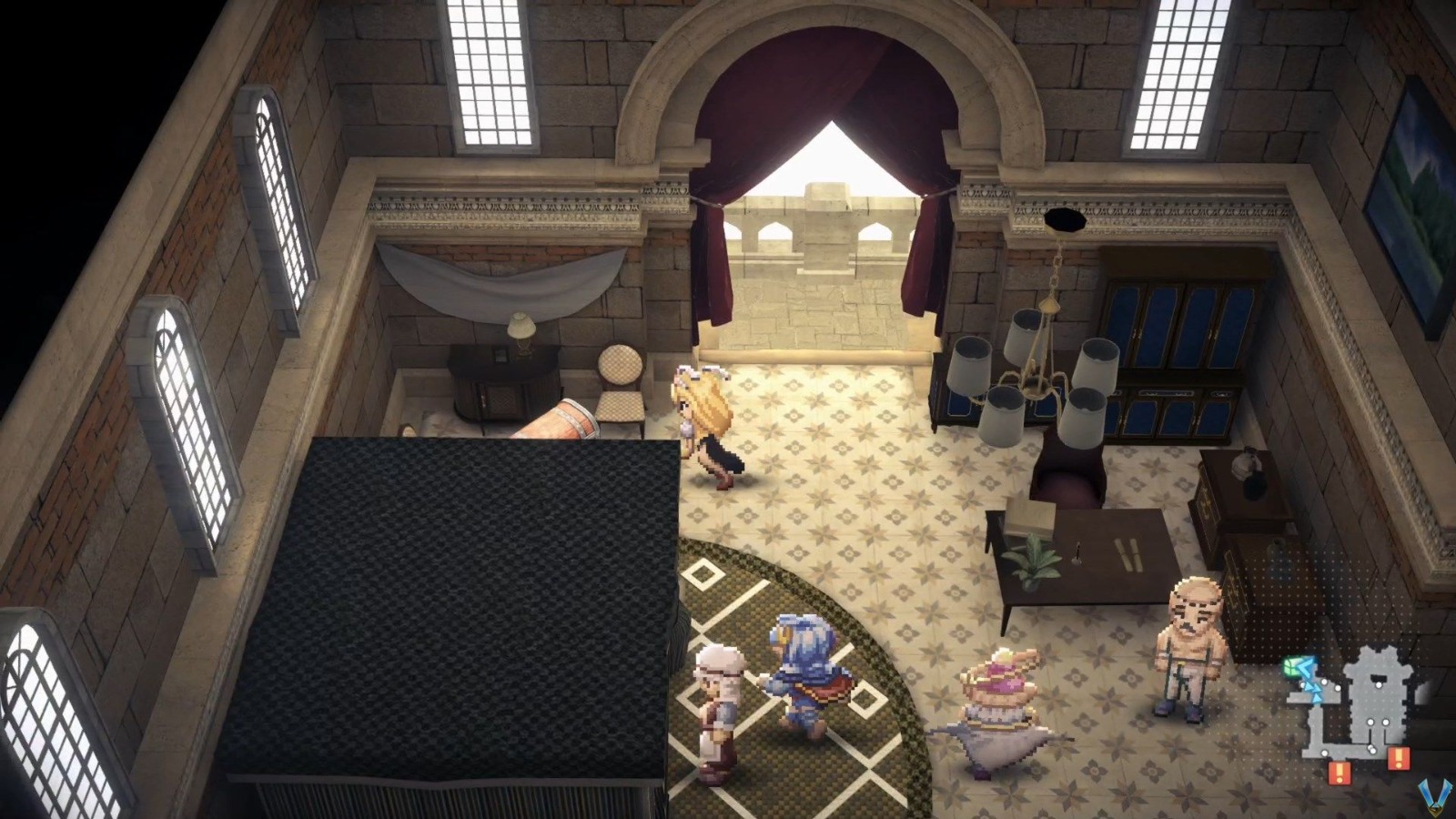Click the potted plant on the low table

pos(1033,560)
